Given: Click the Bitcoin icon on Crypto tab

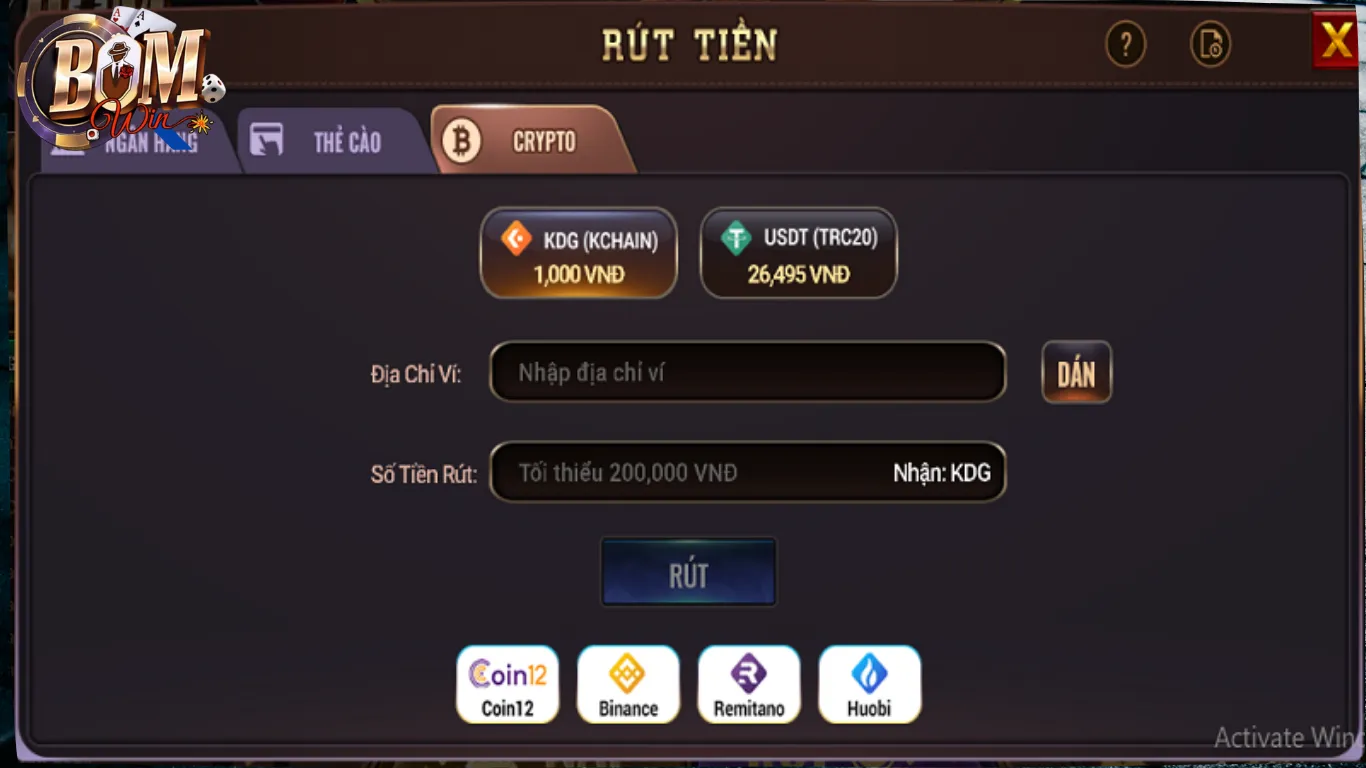Looking at the screenshot, I should click(x=461, y=141).
